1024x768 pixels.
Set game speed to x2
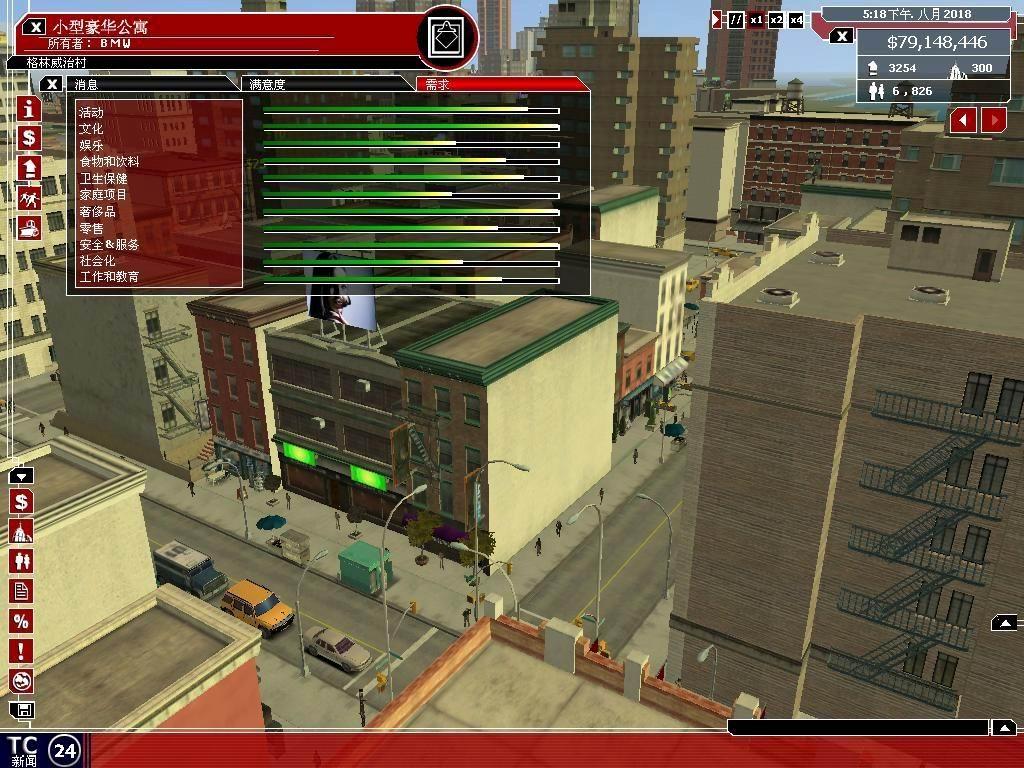[776, 20]
